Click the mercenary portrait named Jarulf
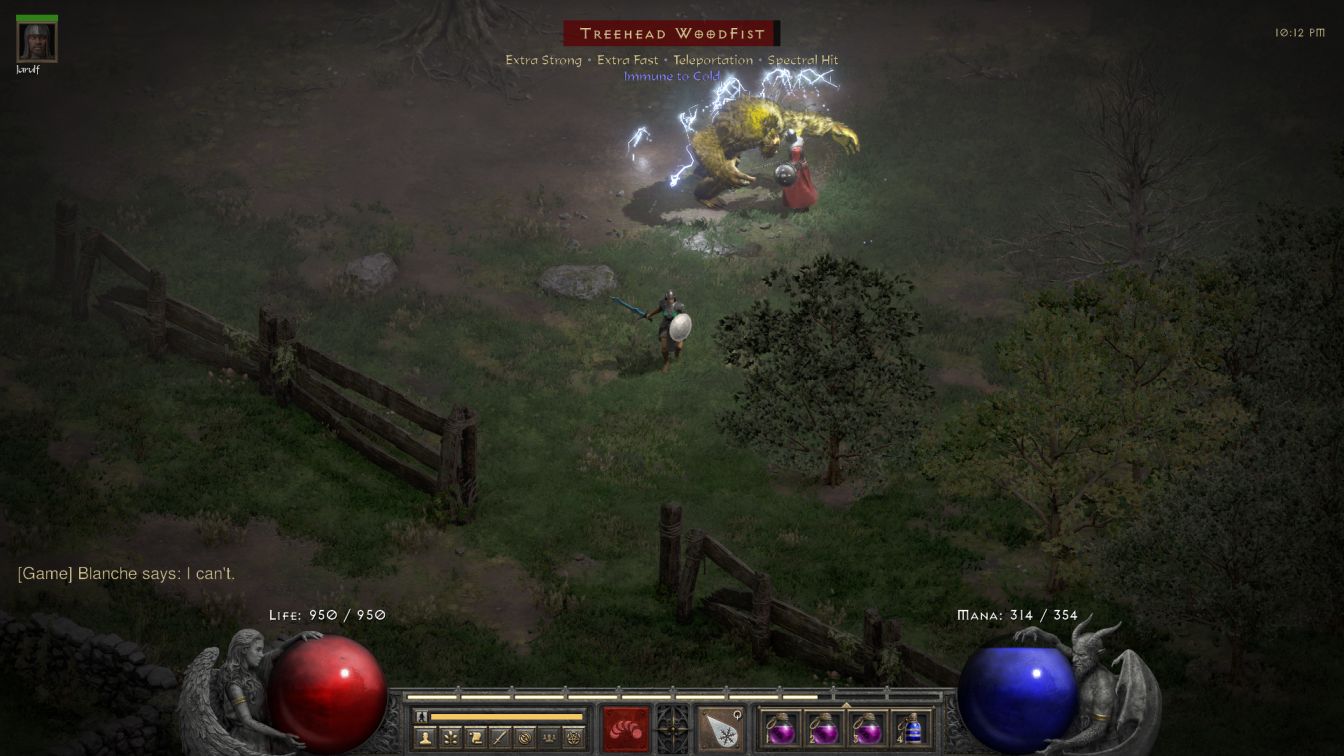Viewport: 1344px width, 756px height. tap(37, 42)
